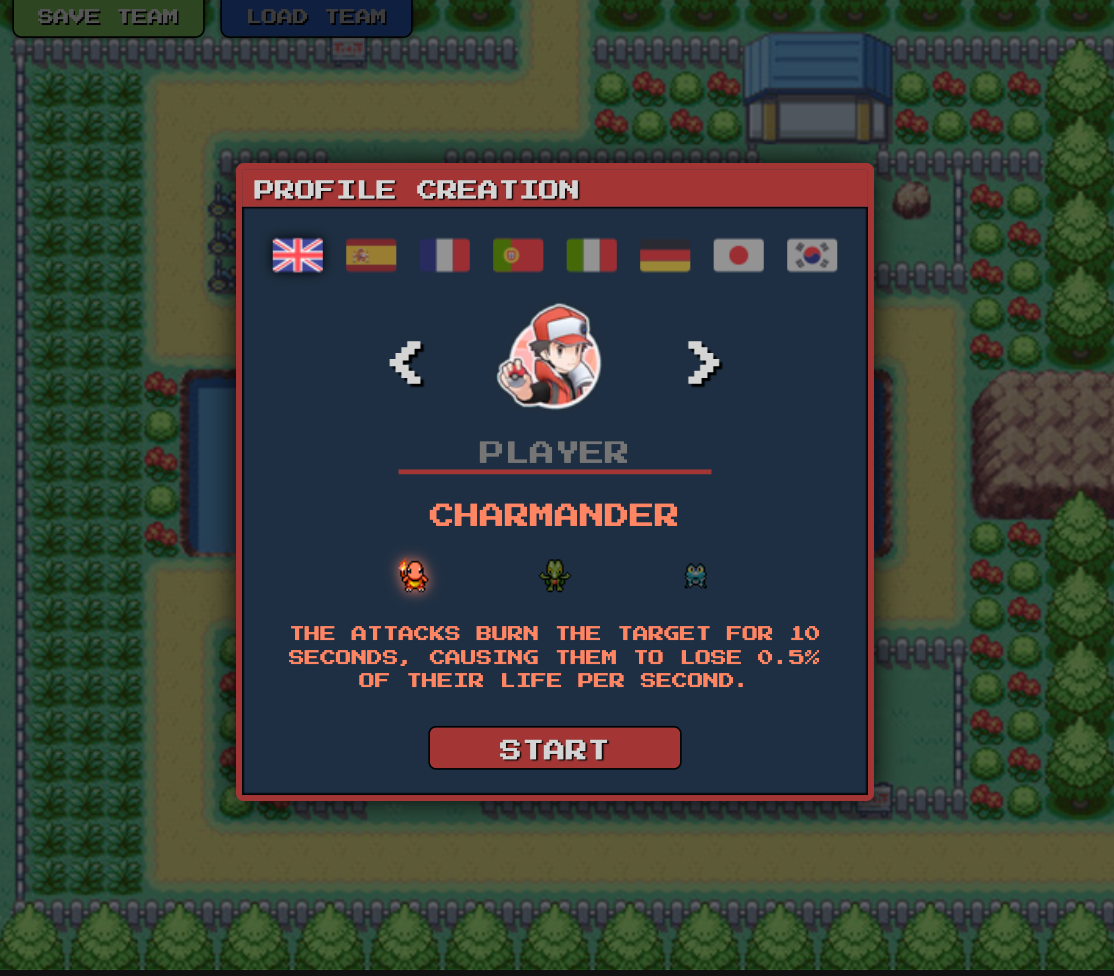Select the blue water starter sprite

tap(695, 575)
